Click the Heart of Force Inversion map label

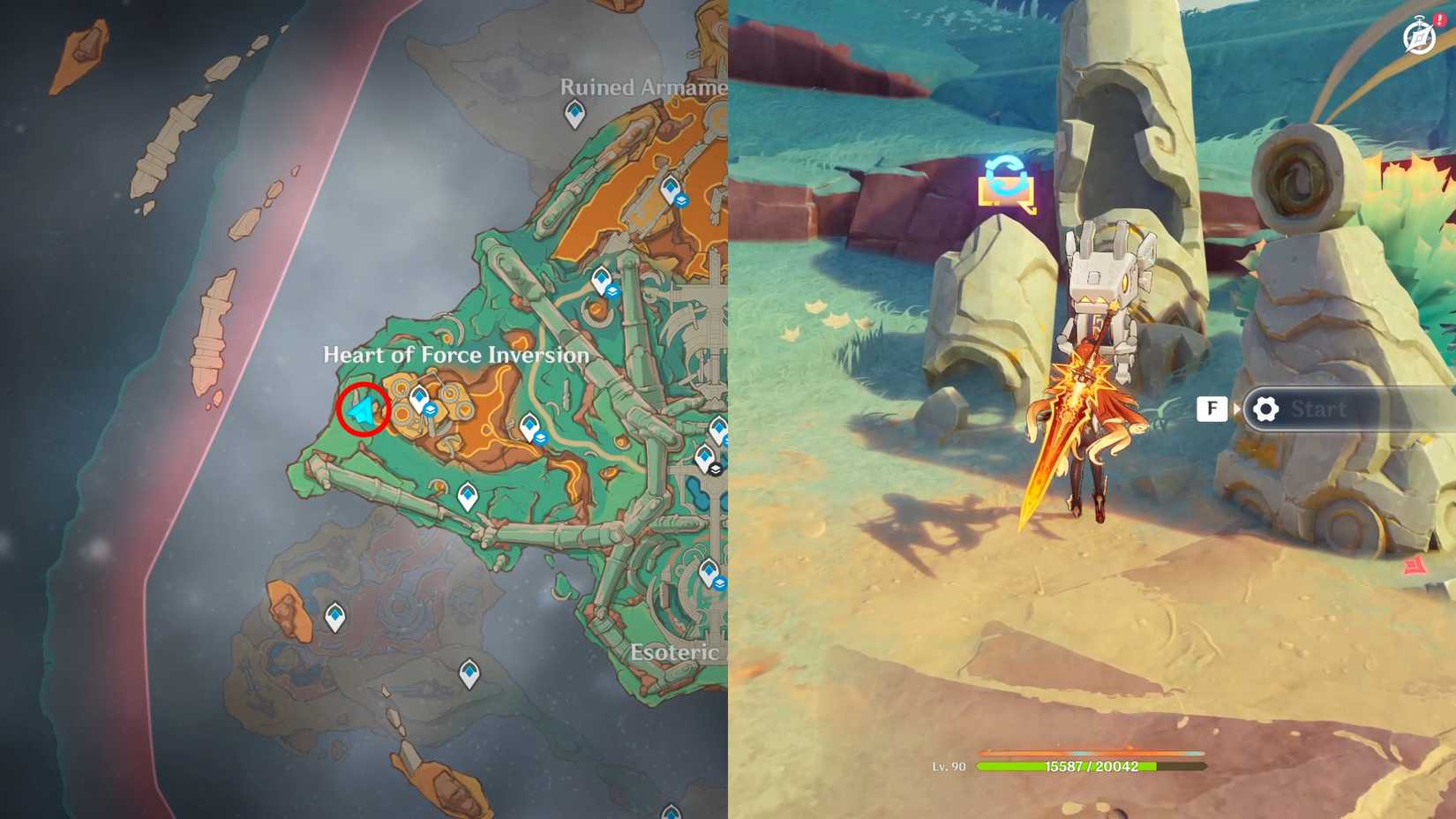[457, 354]
